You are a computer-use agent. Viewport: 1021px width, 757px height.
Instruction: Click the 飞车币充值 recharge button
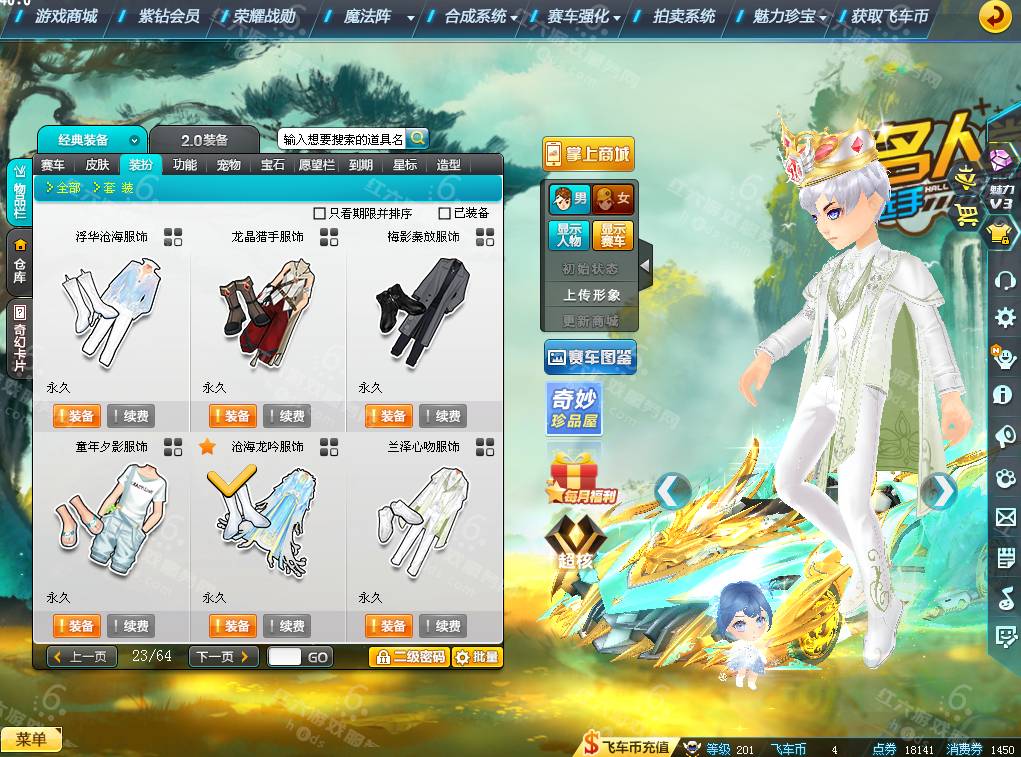(627, 747)
